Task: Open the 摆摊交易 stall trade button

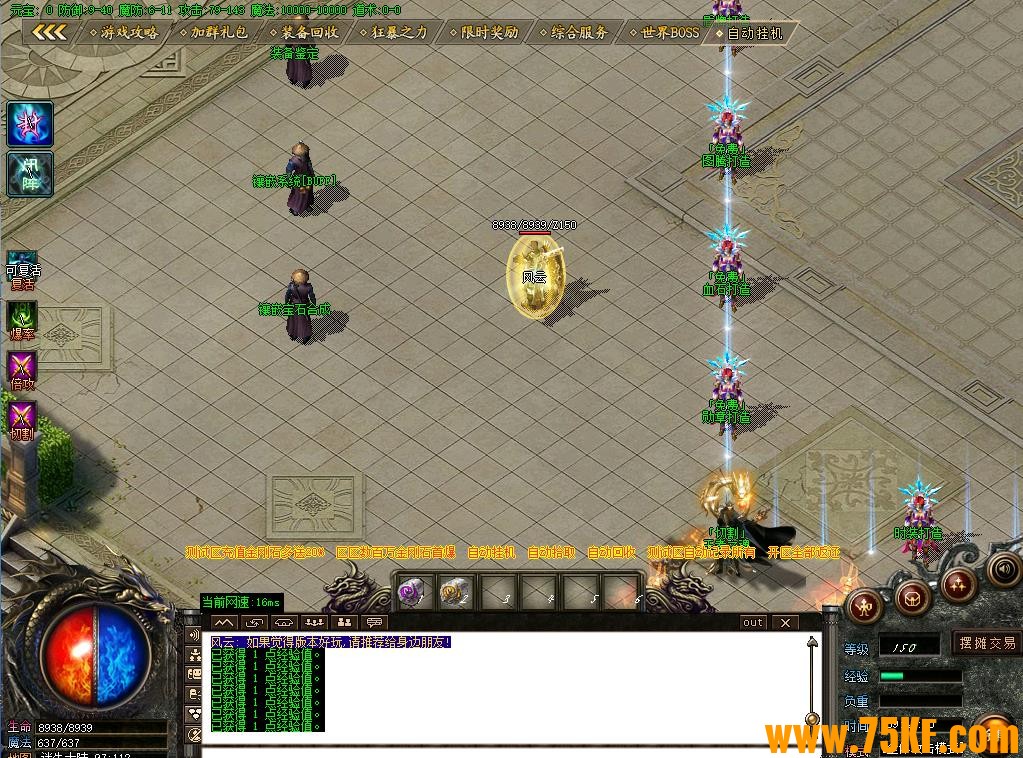Action: [986, 643]
